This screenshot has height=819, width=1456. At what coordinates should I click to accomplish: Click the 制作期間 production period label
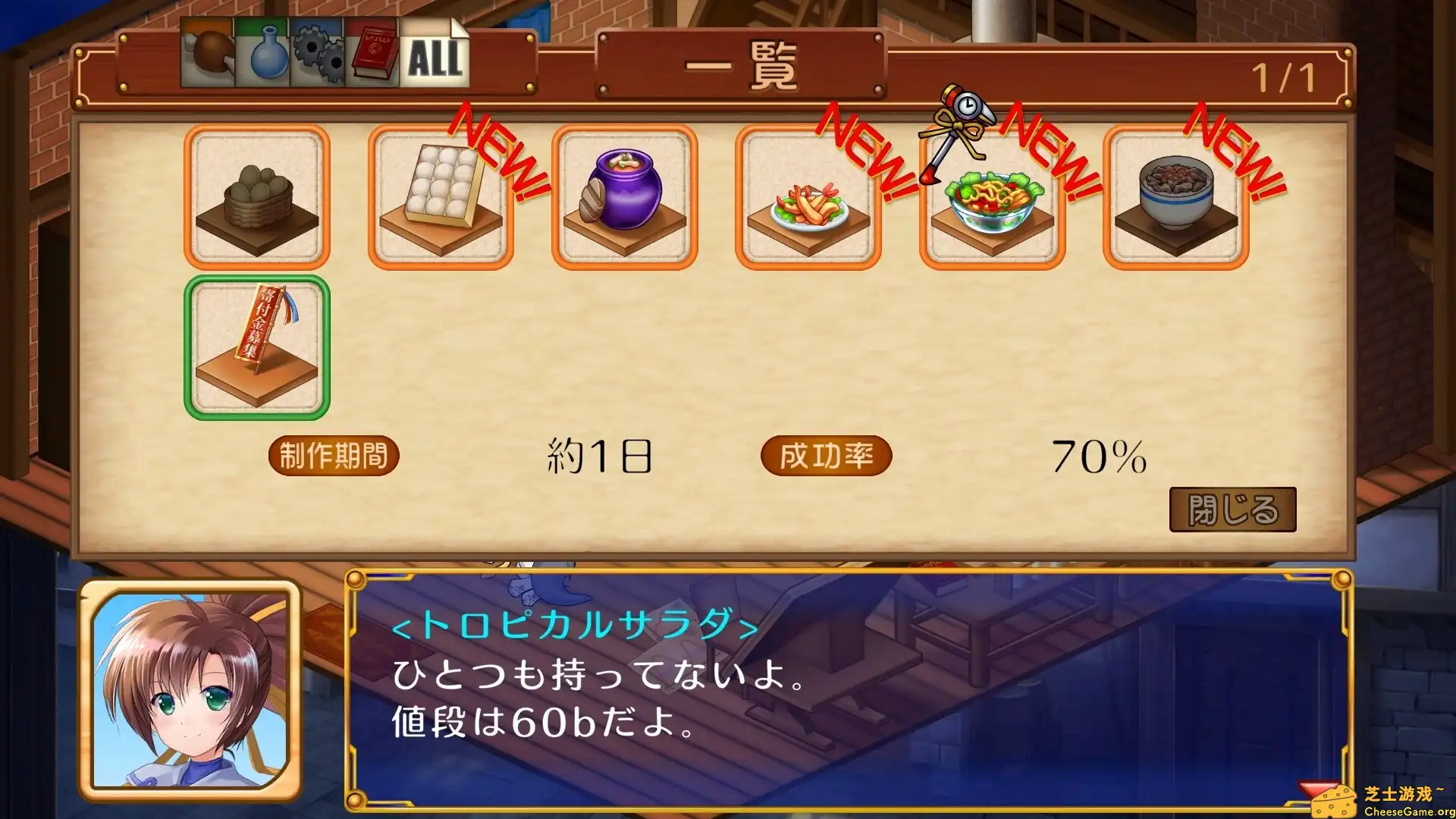pyautogui.click(x=334, y=455)
